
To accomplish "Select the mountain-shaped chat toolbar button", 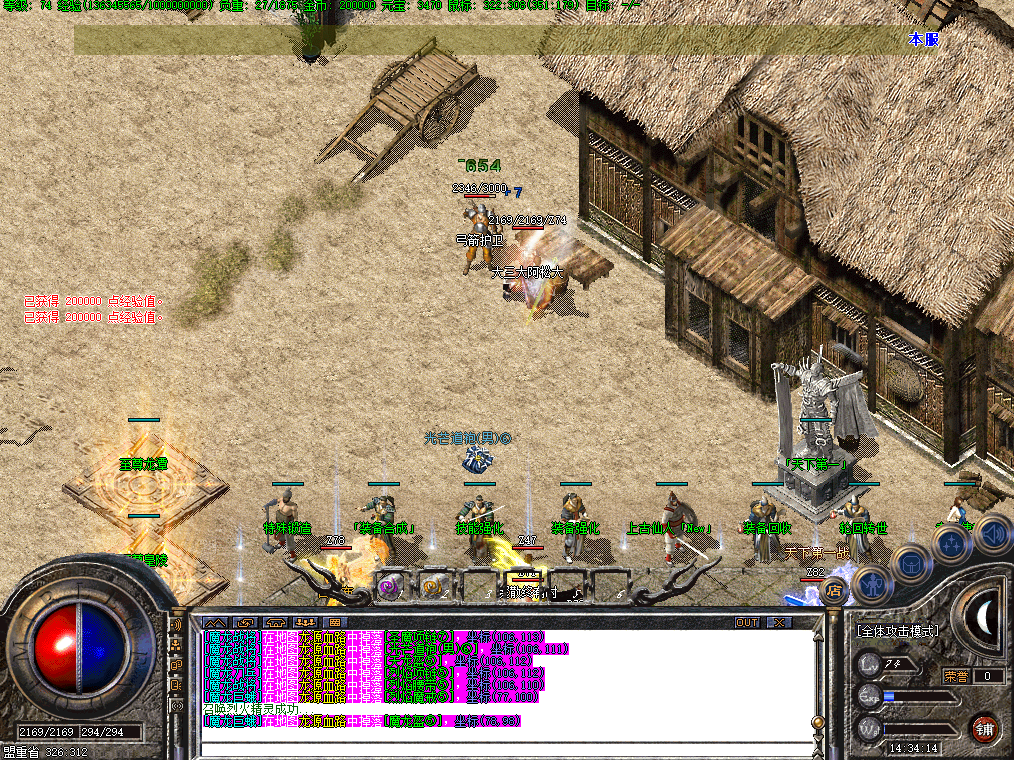I will click(x=215, y=622).
